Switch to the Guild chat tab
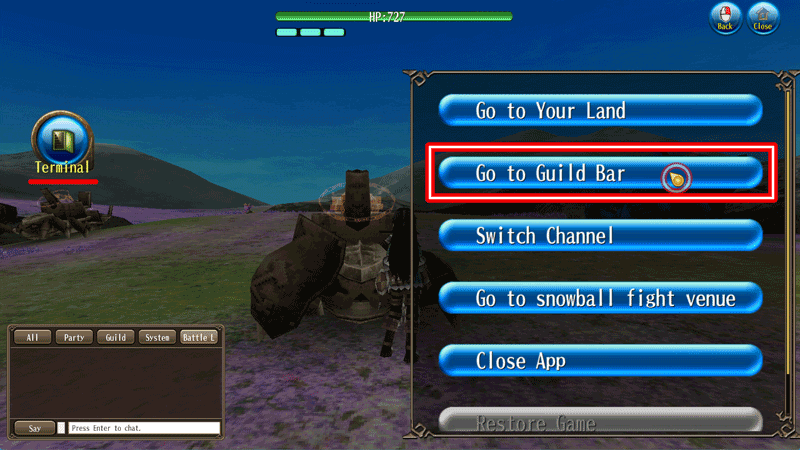Image resolution: width=800 pixels, height=450 pixels. pyautogui.click(x=116, y=338)
